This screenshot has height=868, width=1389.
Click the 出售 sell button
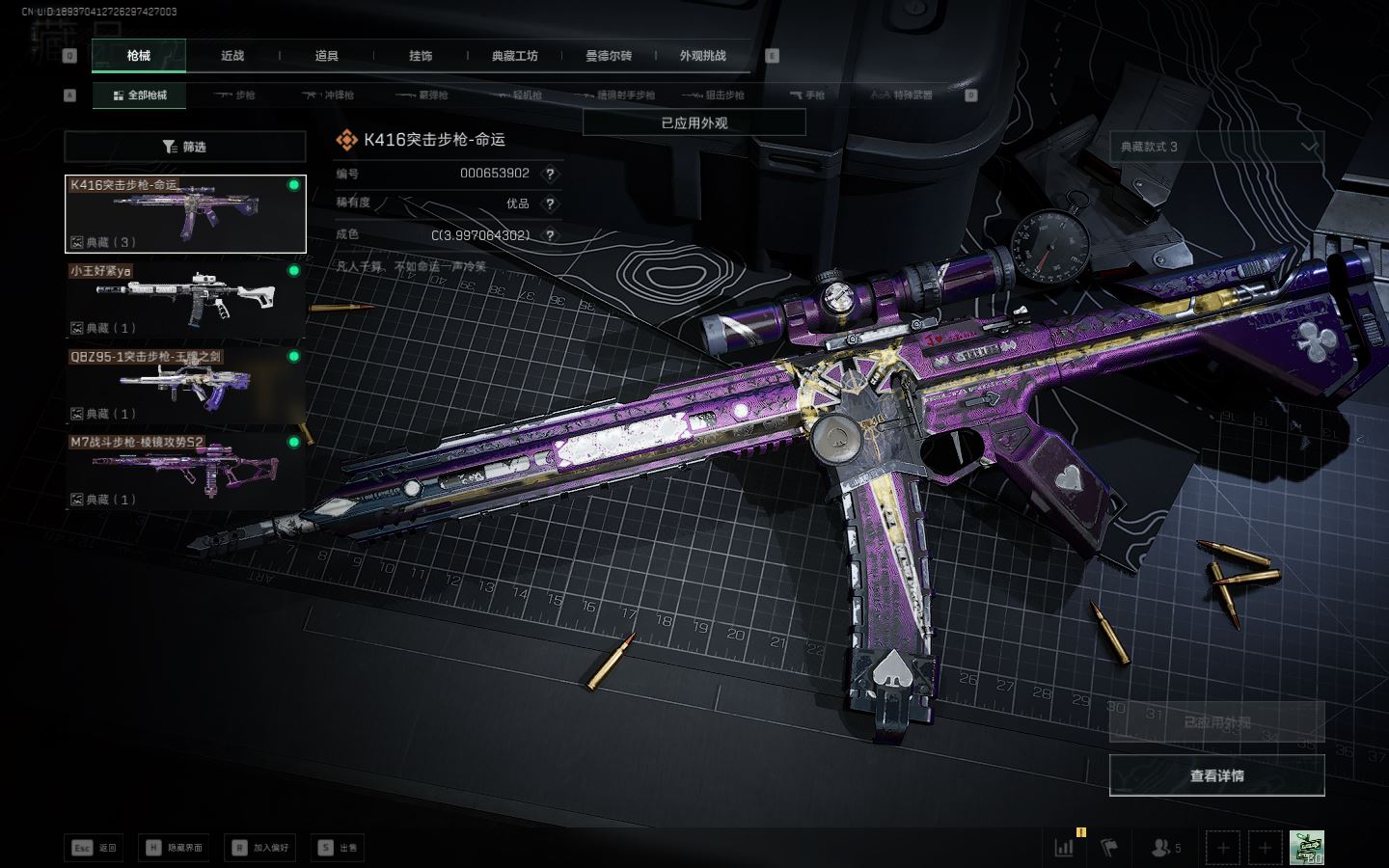pos(338,848)
